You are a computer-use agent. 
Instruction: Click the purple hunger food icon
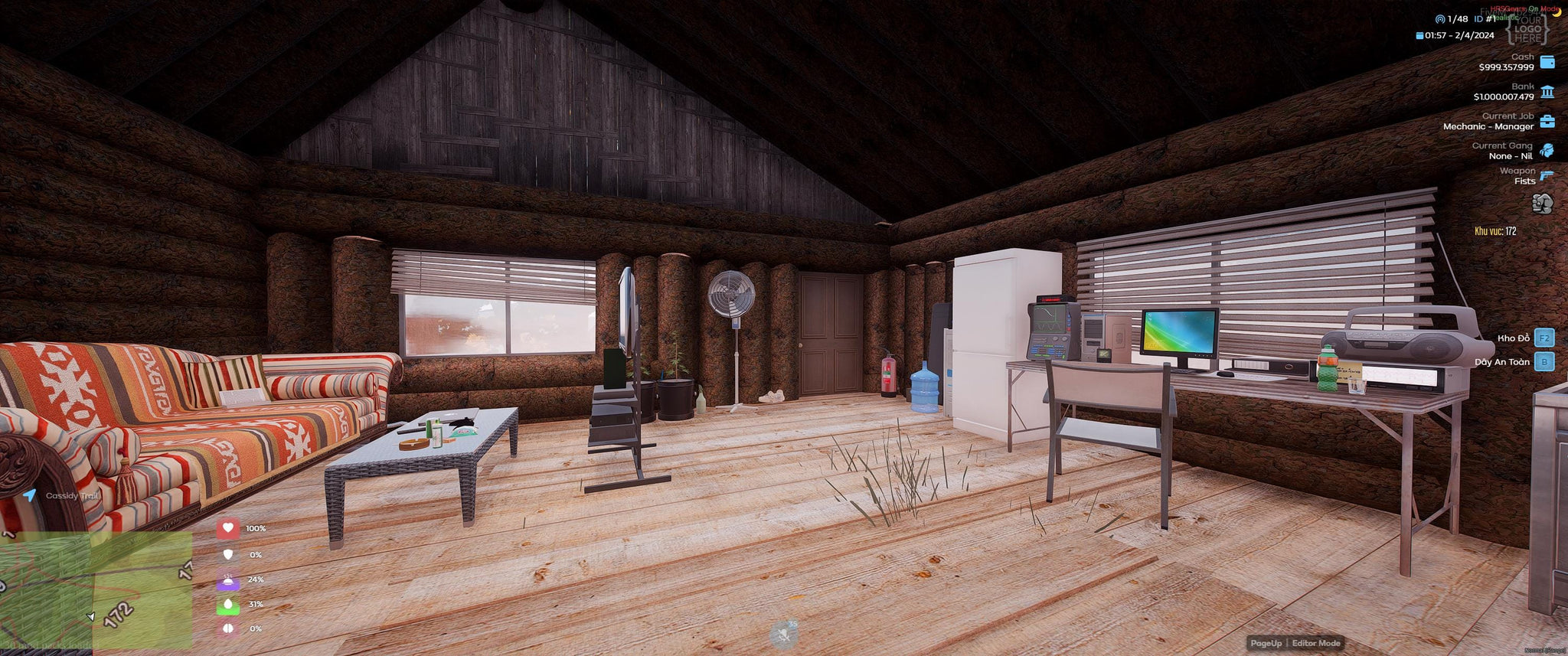coord(227,580)
